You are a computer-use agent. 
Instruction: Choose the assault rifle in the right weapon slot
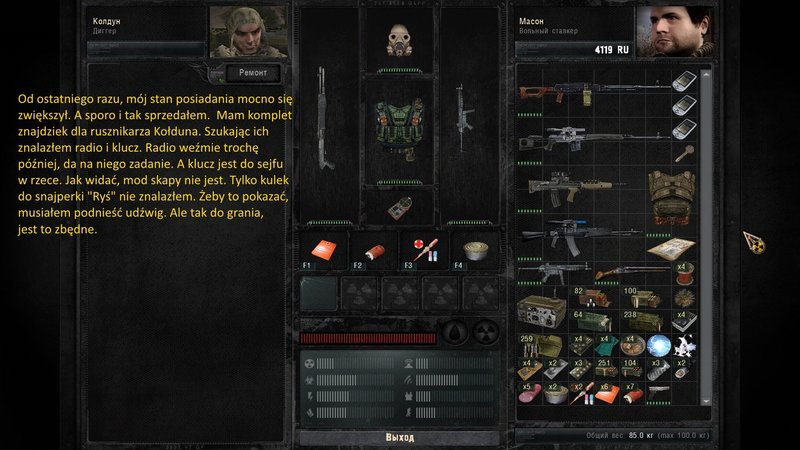464,110
